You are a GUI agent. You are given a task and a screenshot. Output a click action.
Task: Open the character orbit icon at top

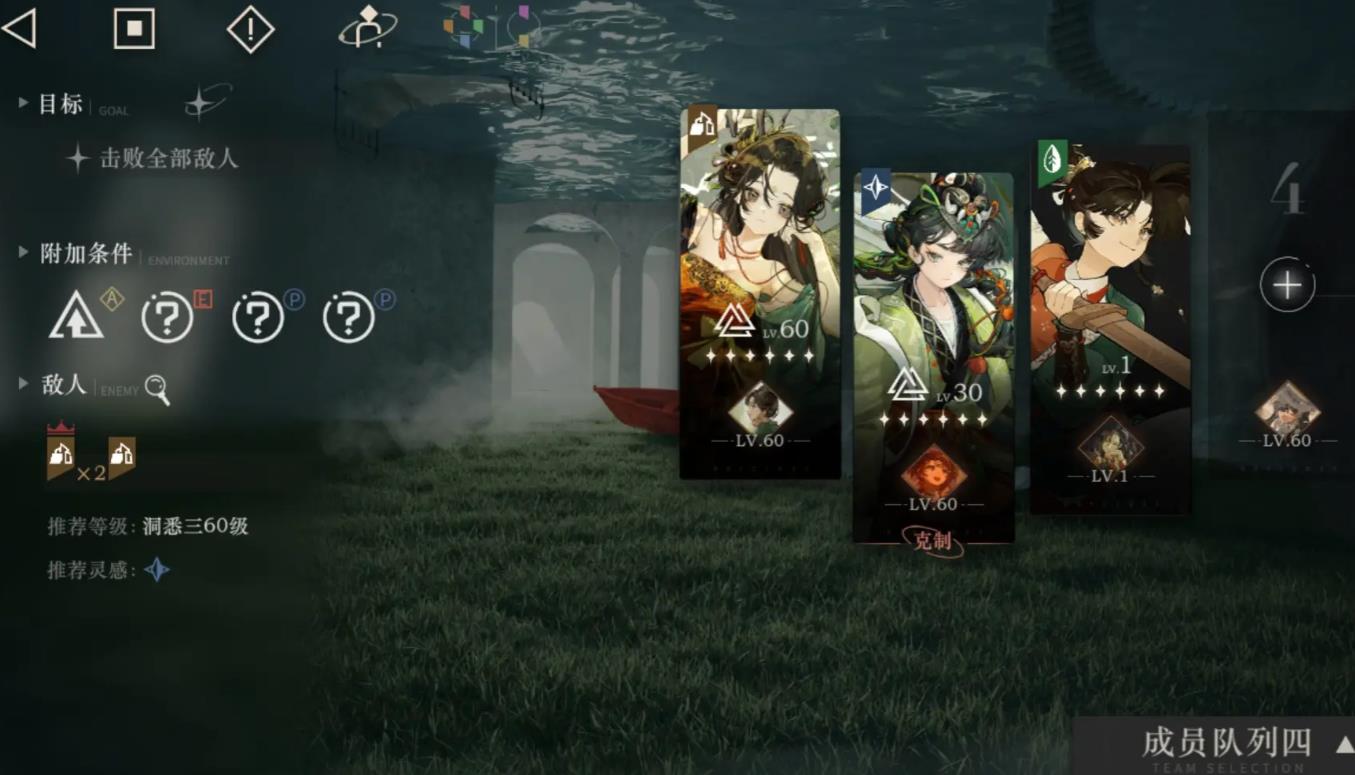[367, 27]
